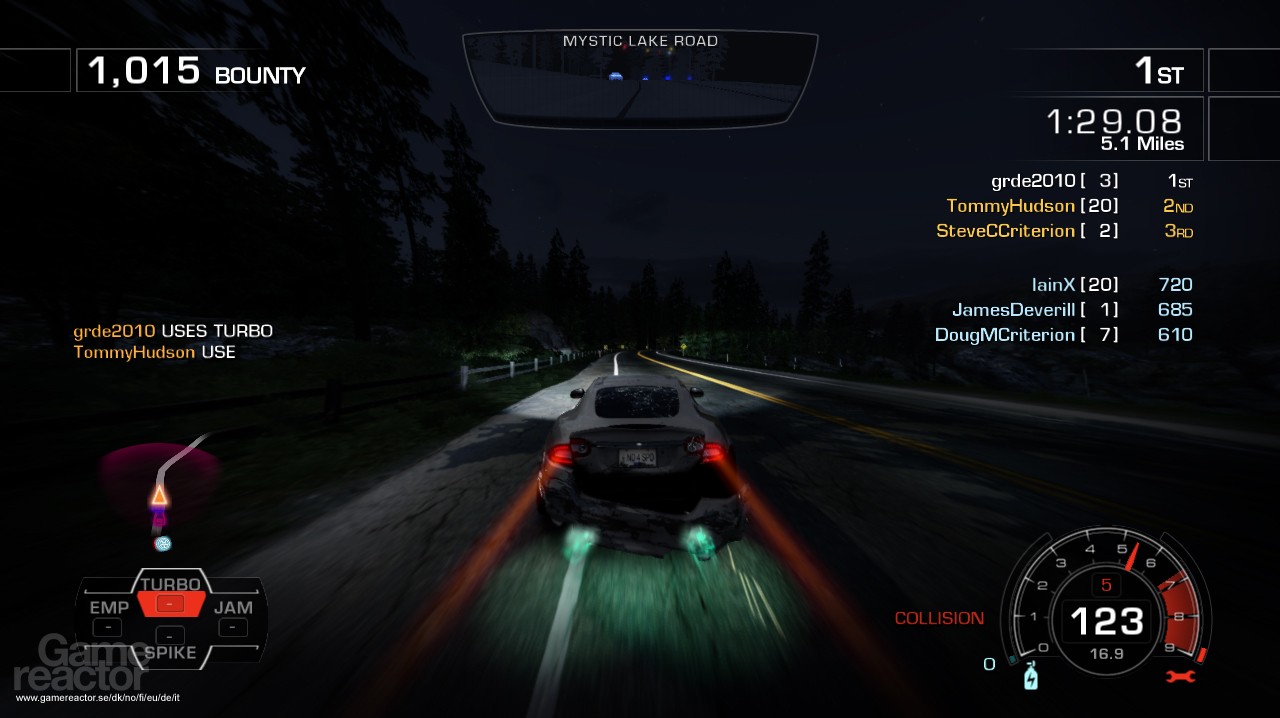Screen dimensions: 1280x718
Task: Select DougMCriterion in the cop scoreboard
Action: pos(1005,335)
